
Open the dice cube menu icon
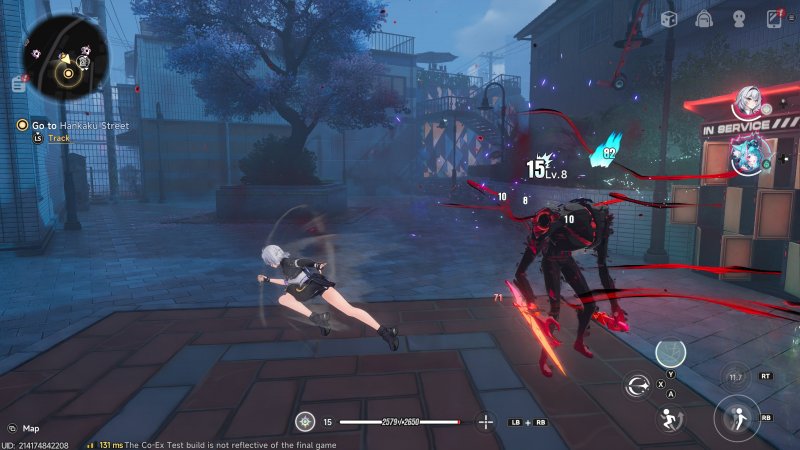(669, 18)
